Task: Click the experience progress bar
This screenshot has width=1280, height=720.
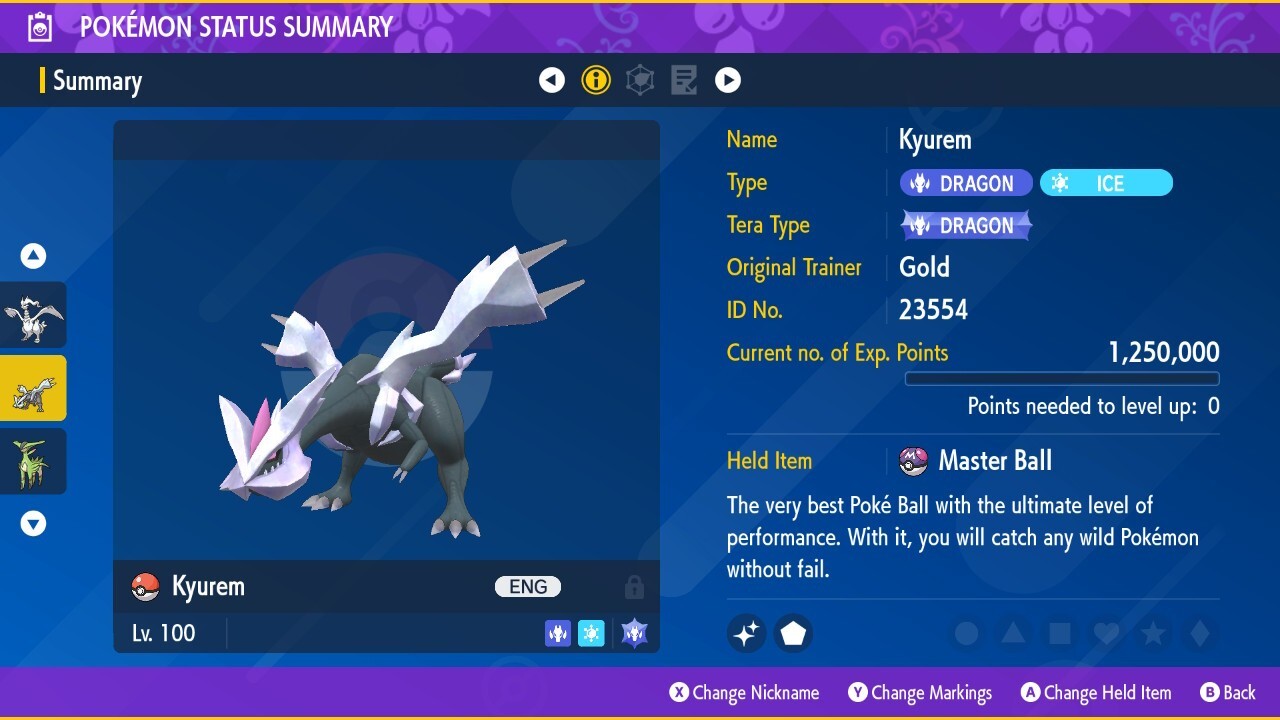Action: click(x=1062, y=379)
